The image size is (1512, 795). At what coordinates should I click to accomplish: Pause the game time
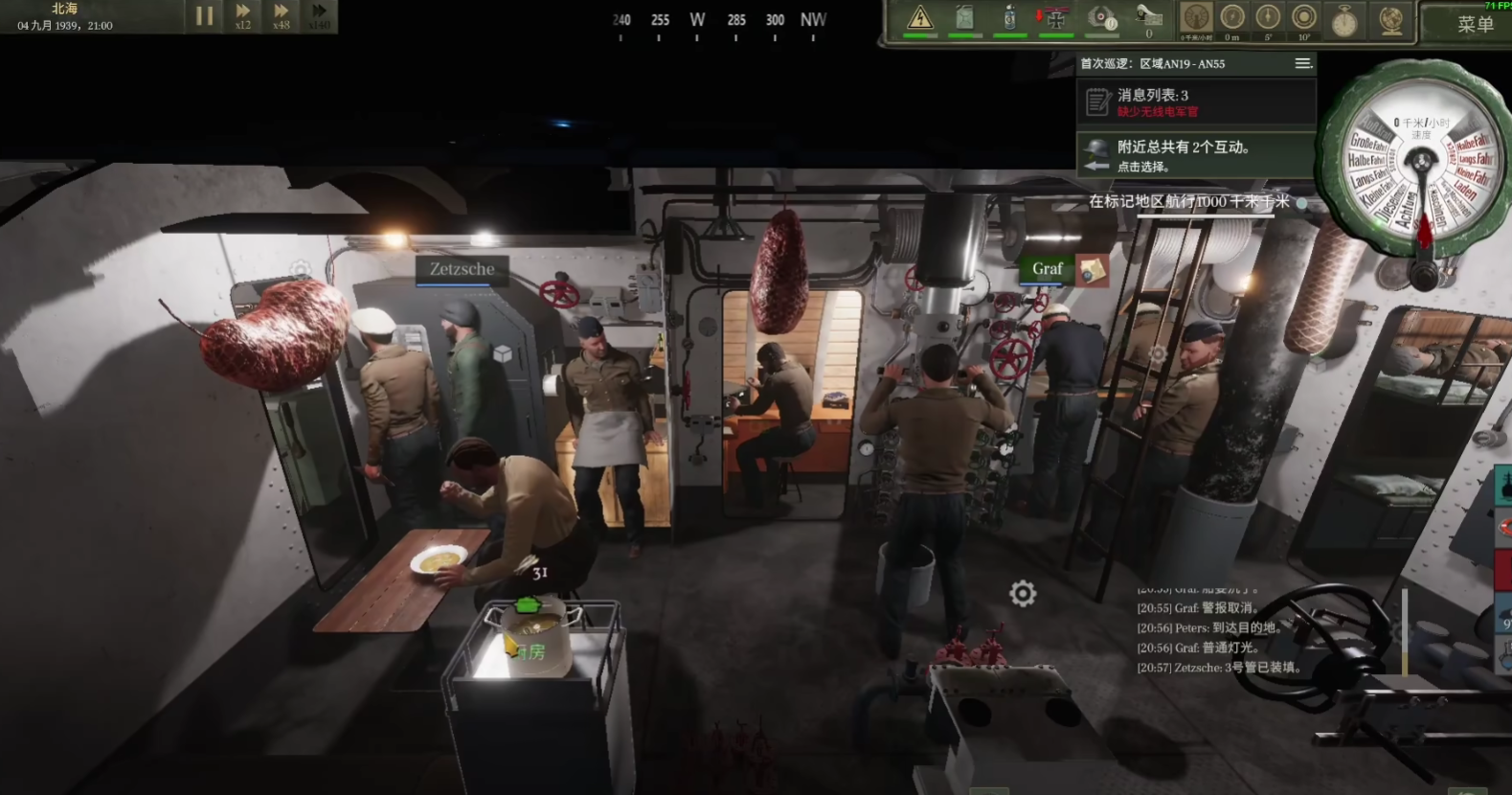(204, 16)
